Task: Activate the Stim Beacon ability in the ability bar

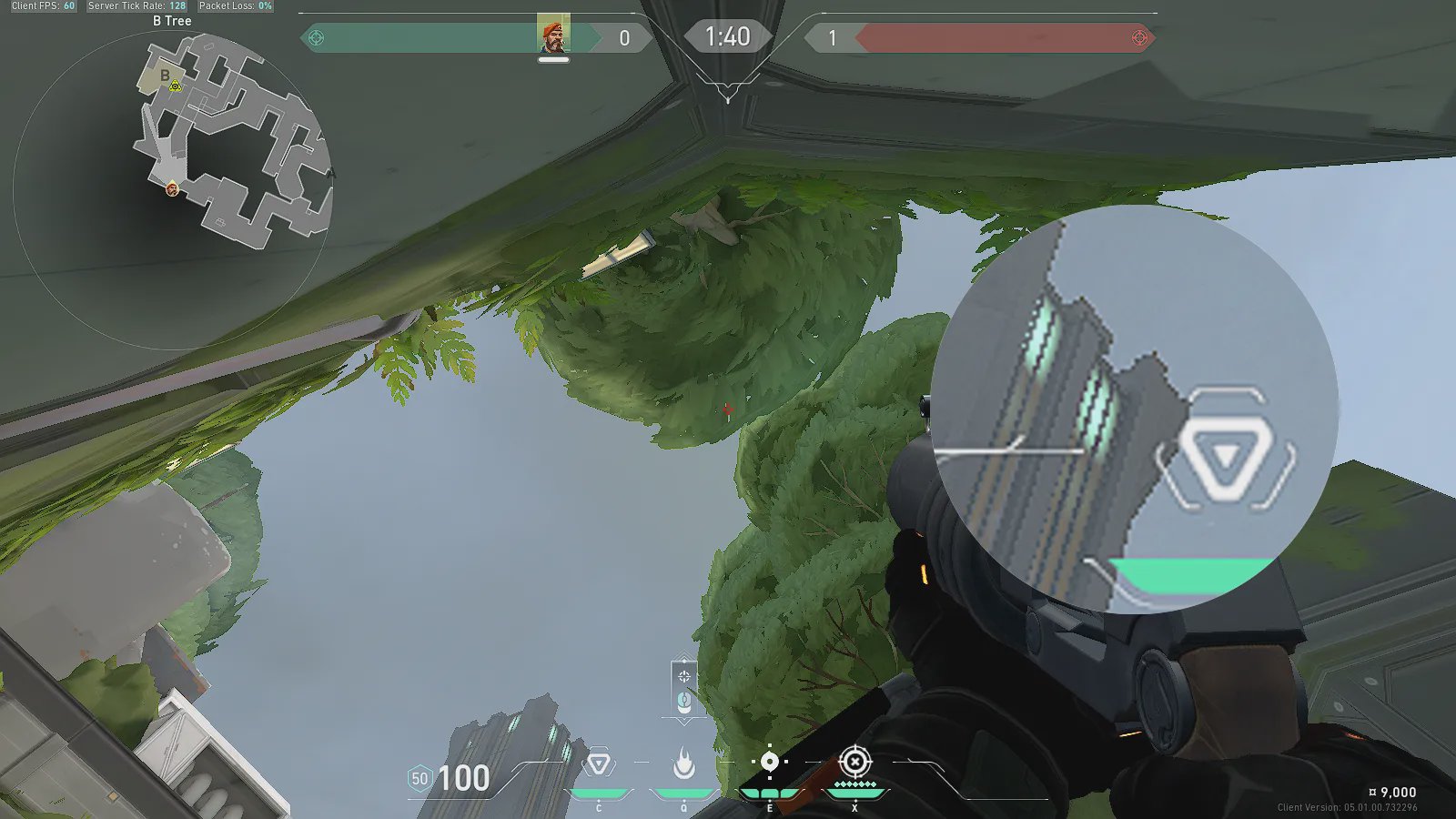Action: coord(599,764)
